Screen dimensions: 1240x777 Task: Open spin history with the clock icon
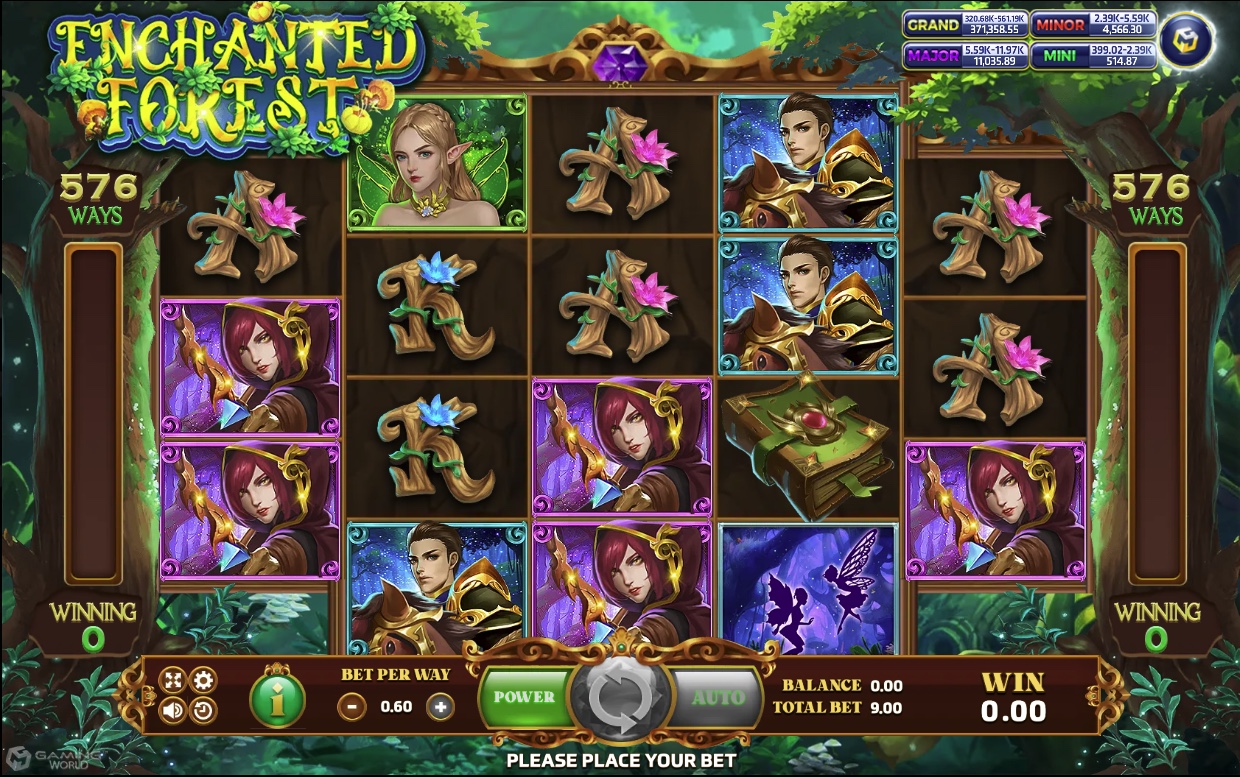[x=203, y=711]
